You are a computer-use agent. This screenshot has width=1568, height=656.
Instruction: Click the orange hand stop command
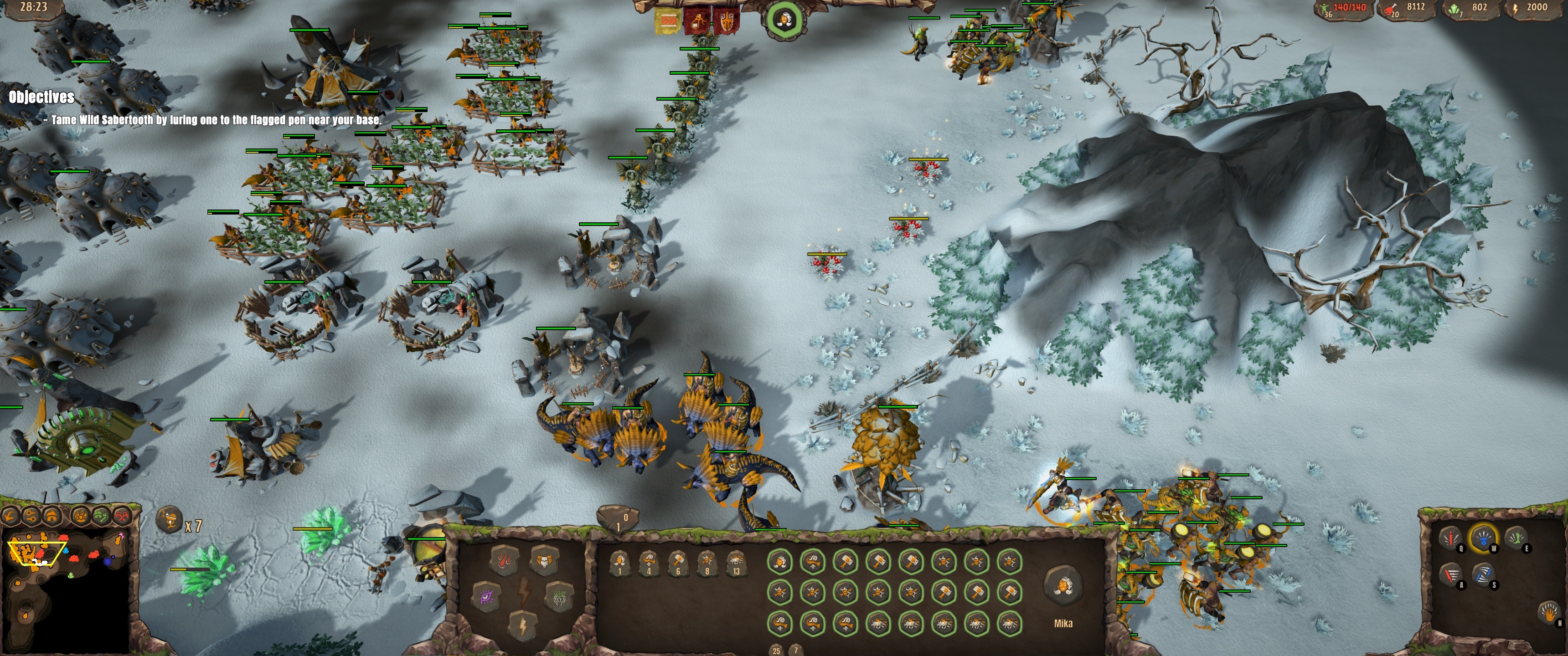[x=1550, y=613]
